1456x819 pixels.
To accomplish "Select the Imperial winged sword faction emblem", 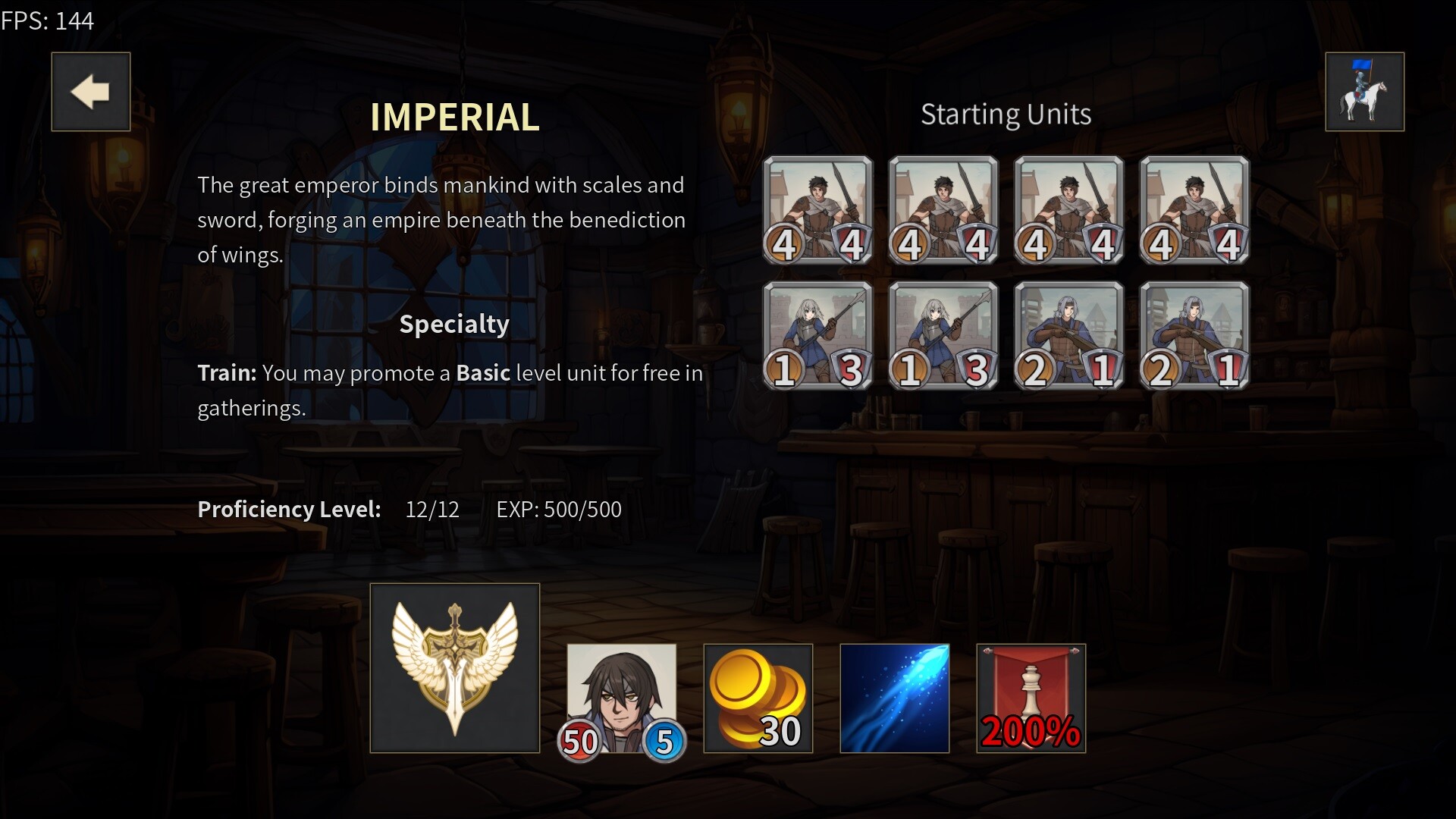I will (454, 668).
